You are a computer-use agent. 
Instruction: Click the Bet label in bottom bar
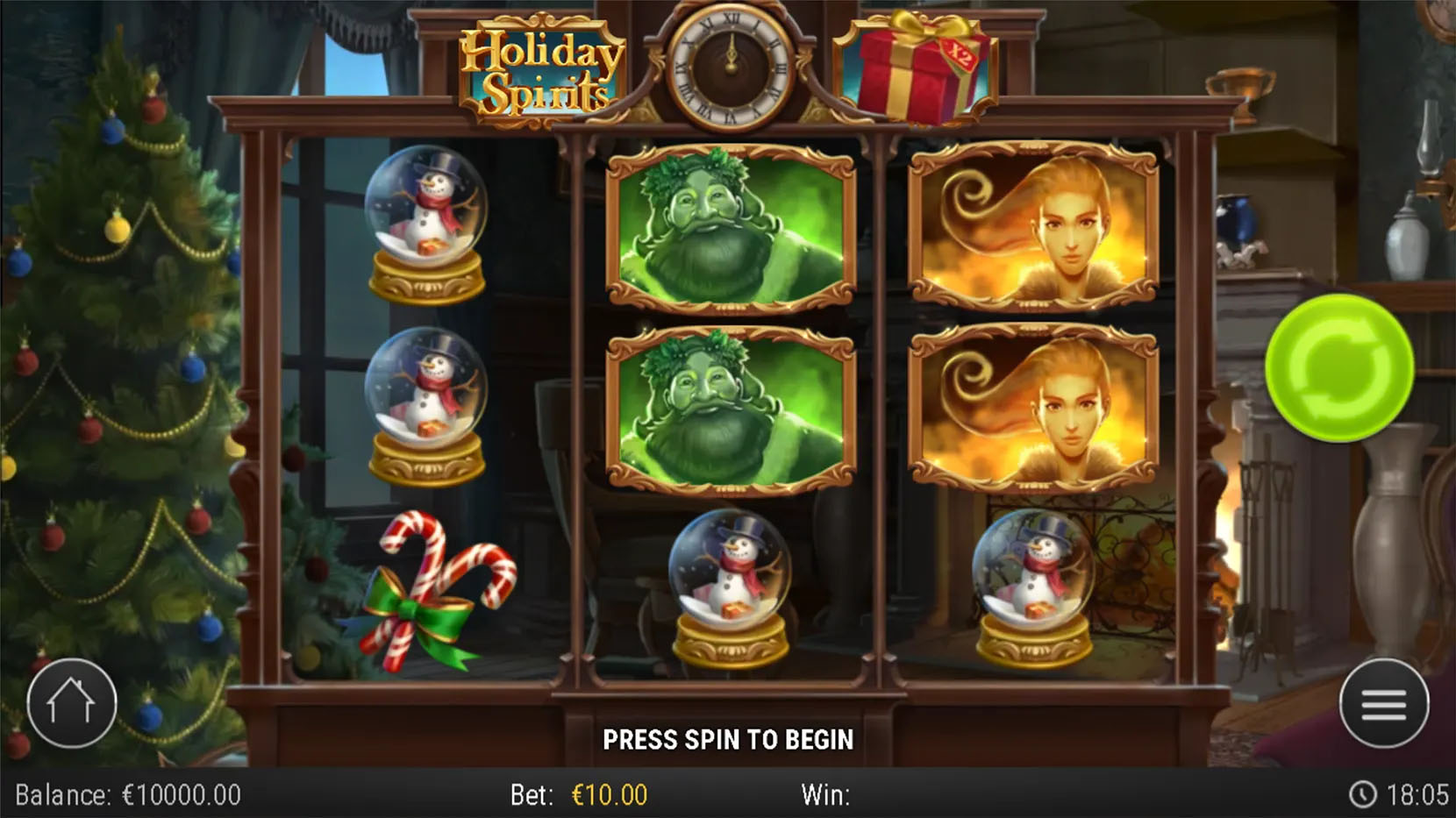(x=529, y=794)
